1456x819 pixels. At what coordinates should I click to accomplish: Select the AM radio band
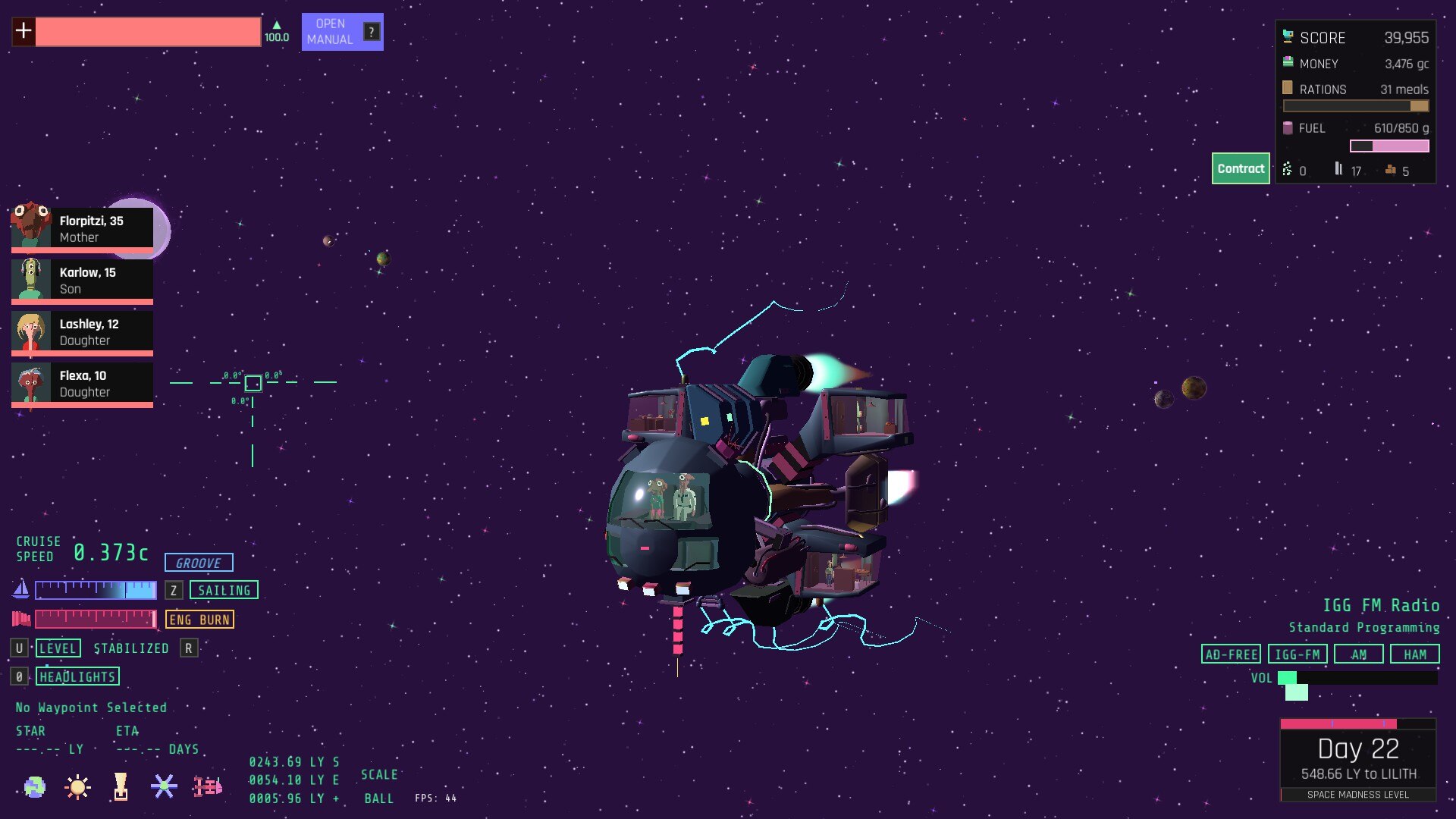tap(1358, 654)
